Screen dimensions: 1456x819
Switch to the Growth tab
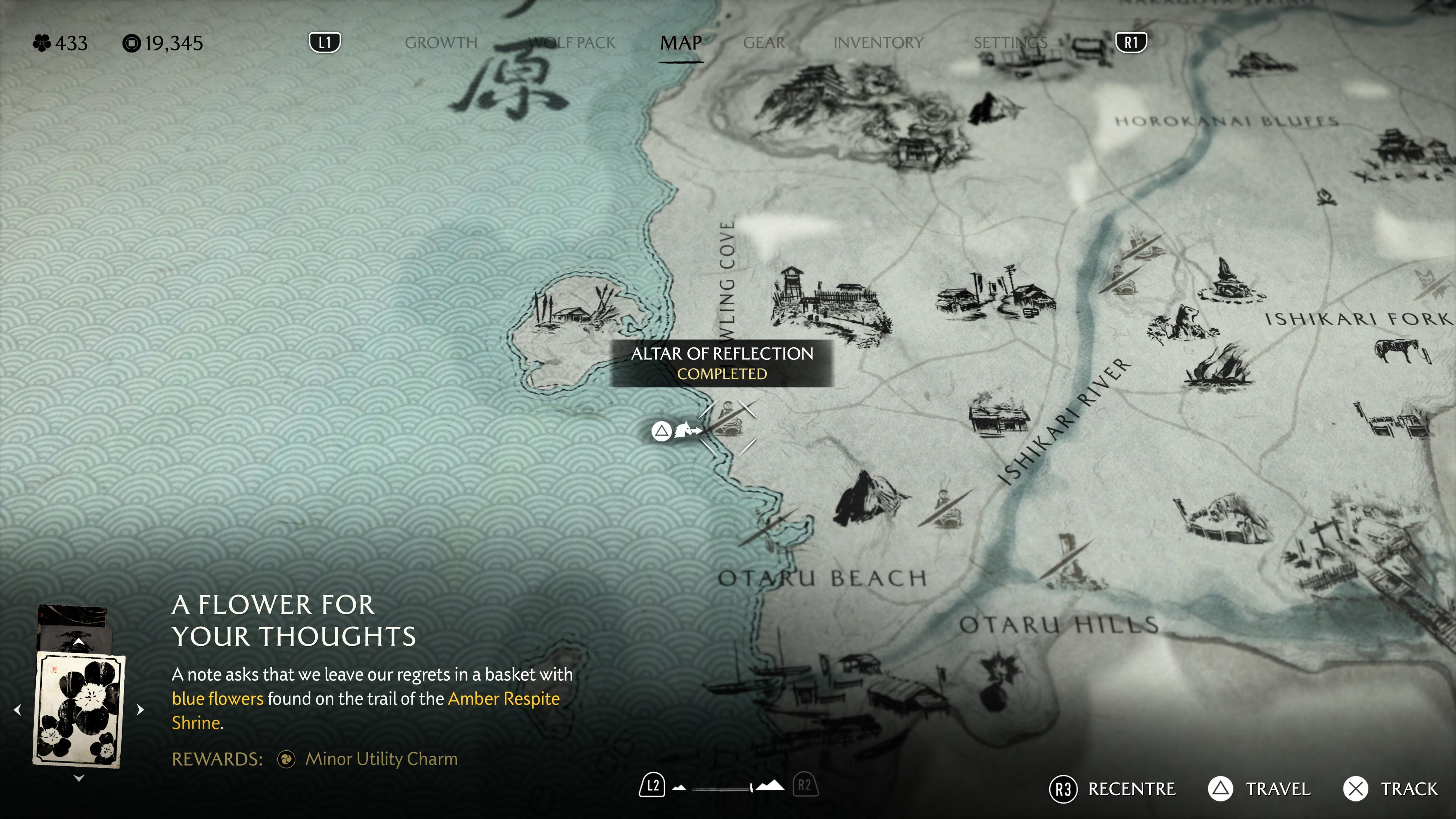pyautogui.click(x=441, y=43)
